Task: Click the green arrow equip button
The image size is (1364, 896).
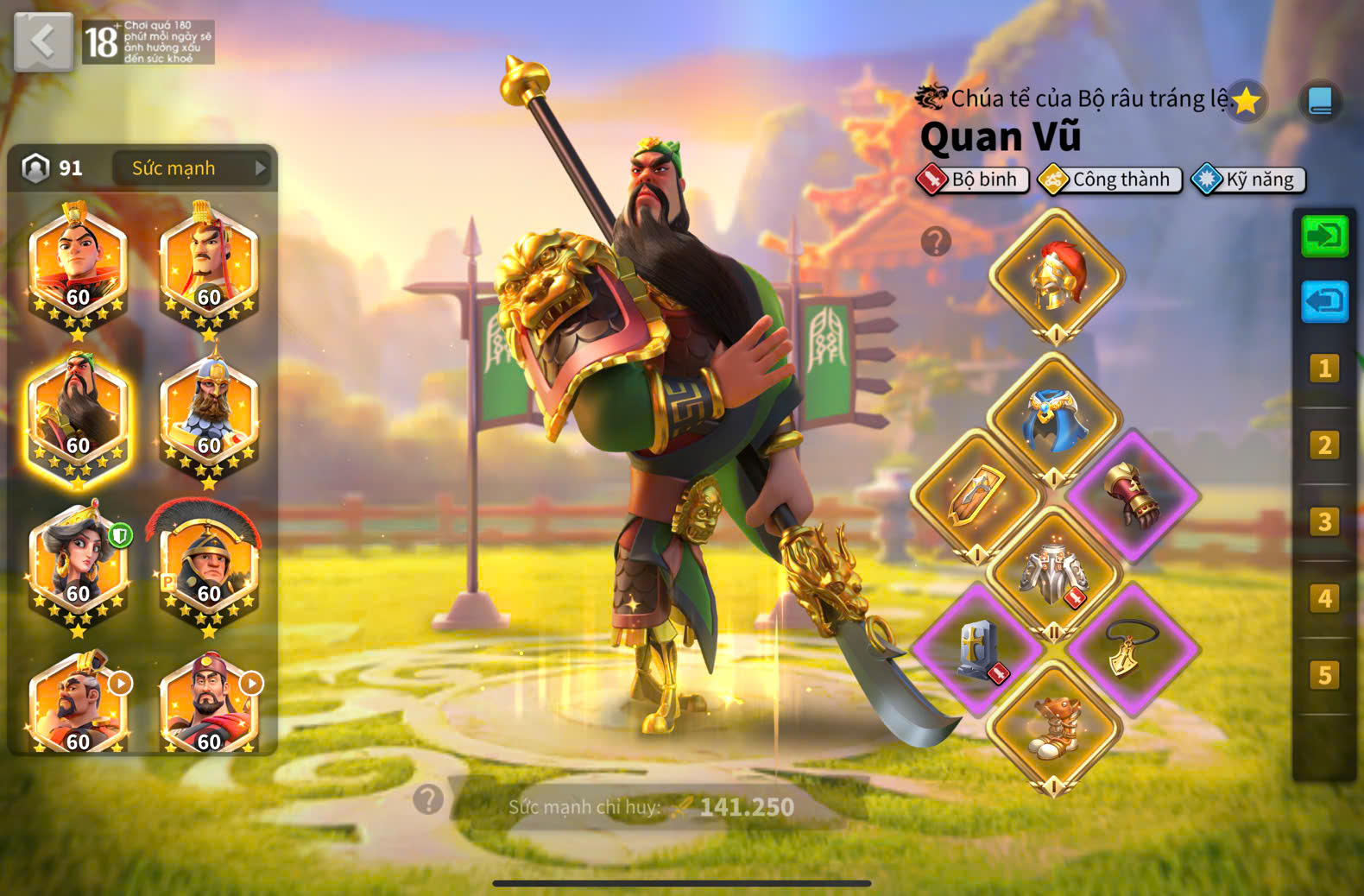Action: coord(1324,236)
